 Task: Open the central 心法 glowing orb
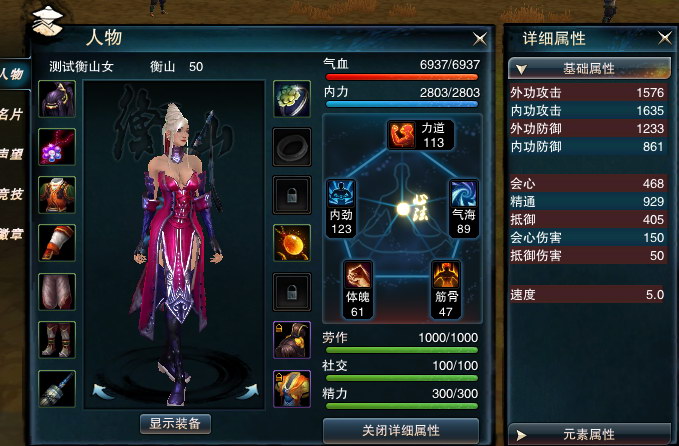pyautogui.click(x=404, y=209)
